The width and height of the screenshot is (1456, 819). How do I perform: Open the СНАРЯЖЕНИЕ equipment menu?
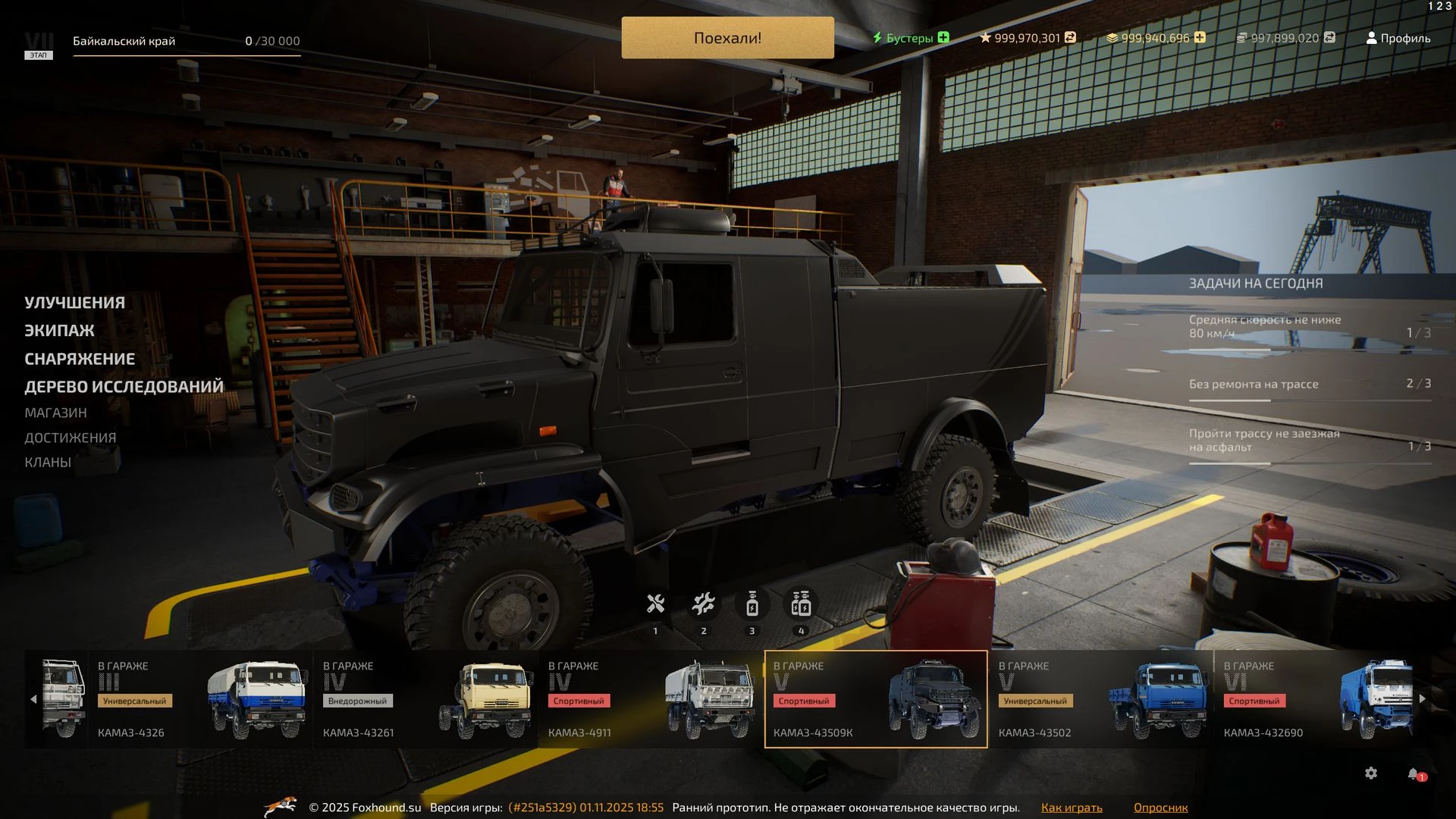tap(80, 359)
